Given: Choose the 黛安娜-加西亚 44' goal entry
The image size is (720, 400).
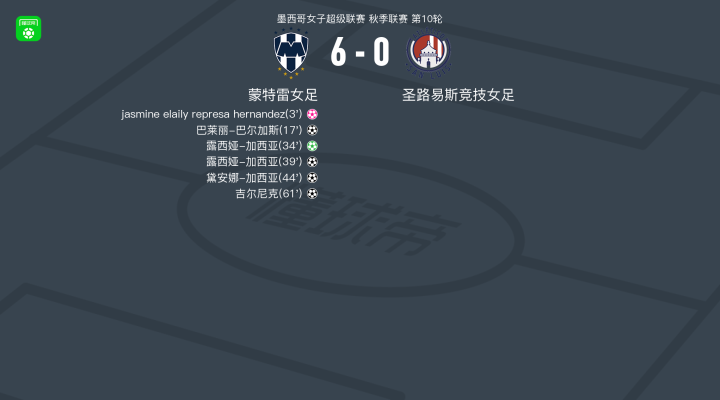Looking at the screenshot, I should (x=261, y=178).
